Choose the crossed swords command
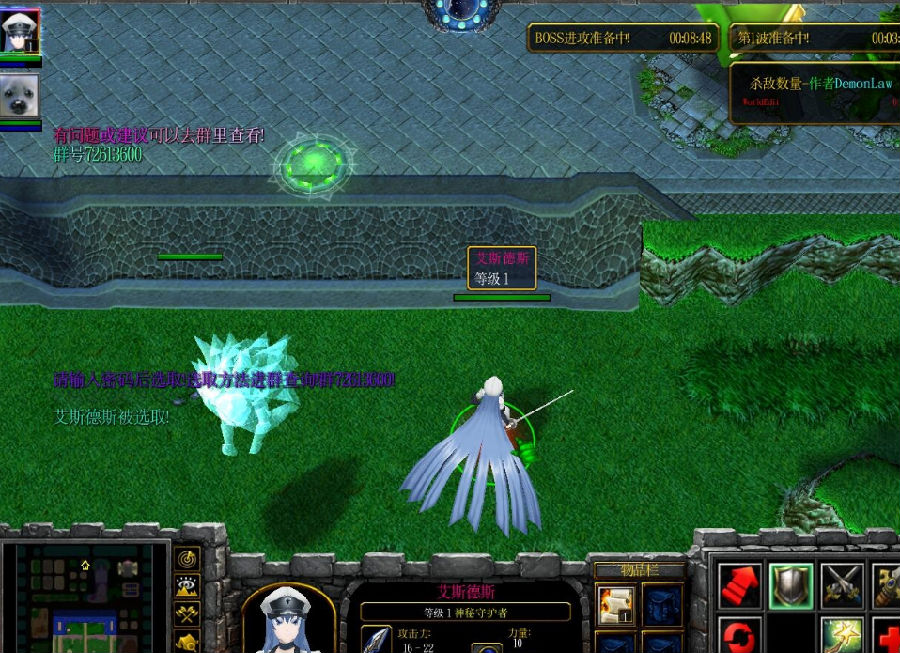Viewport: 900px width, 653px height. coord(842,585)
